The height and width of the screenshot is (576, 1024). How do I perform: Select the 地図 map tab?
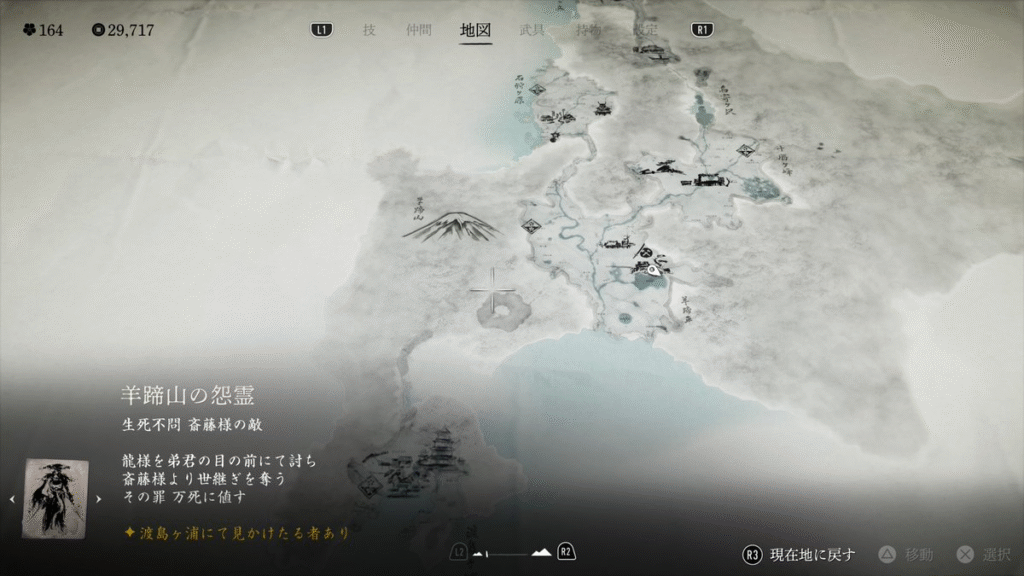coord(475,30)
